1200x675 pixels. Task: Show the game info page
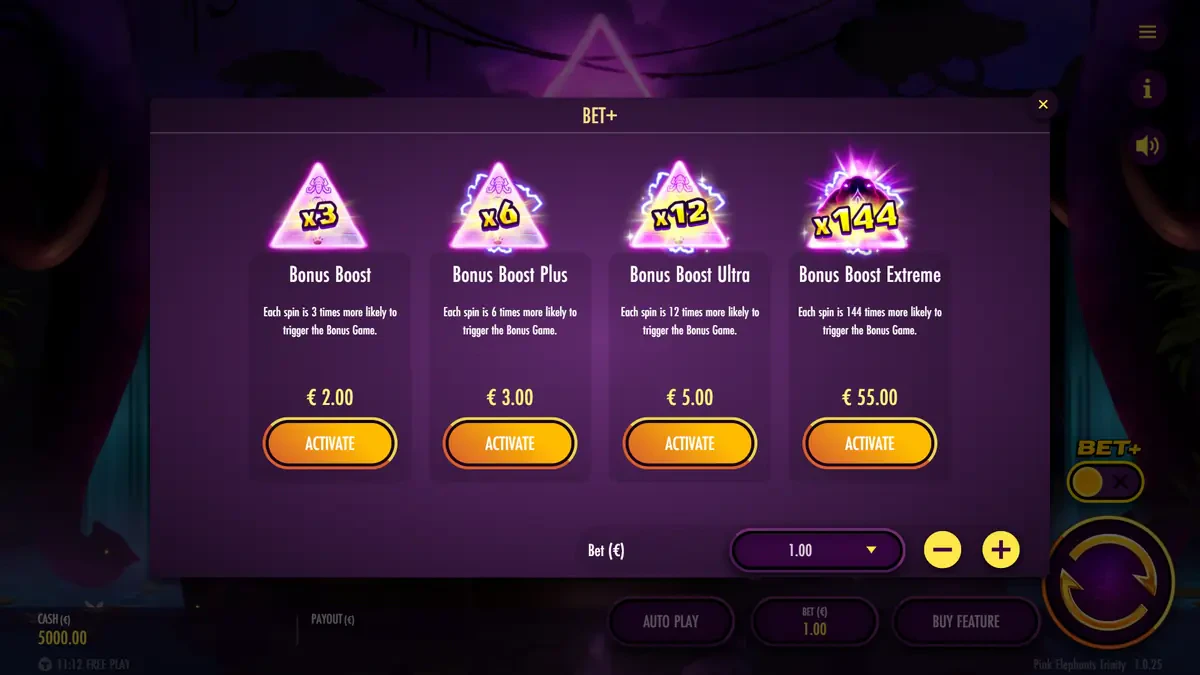coord(1147,90)
